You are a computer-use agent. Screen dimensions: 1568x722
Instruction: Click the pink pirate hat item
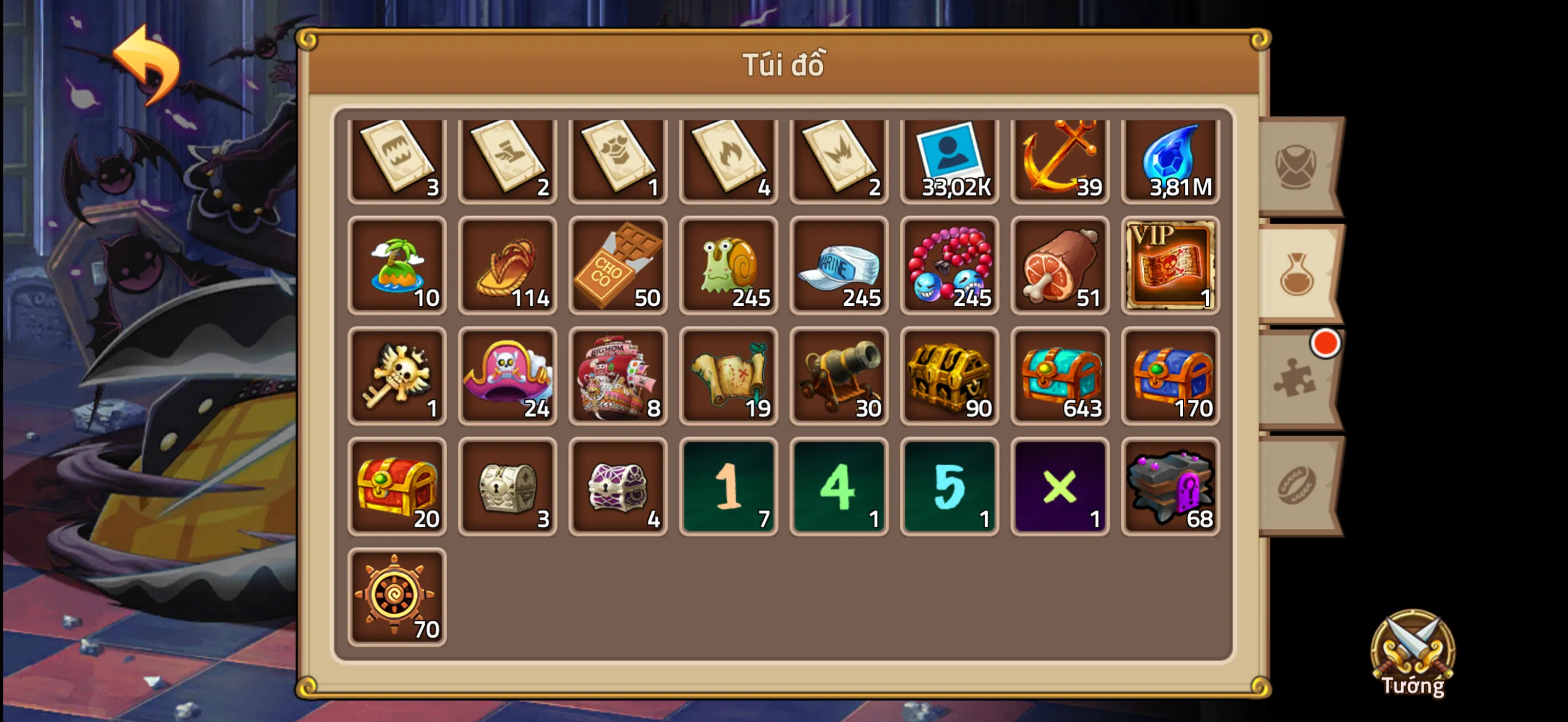pyautogui.click(x=507, y=376)
